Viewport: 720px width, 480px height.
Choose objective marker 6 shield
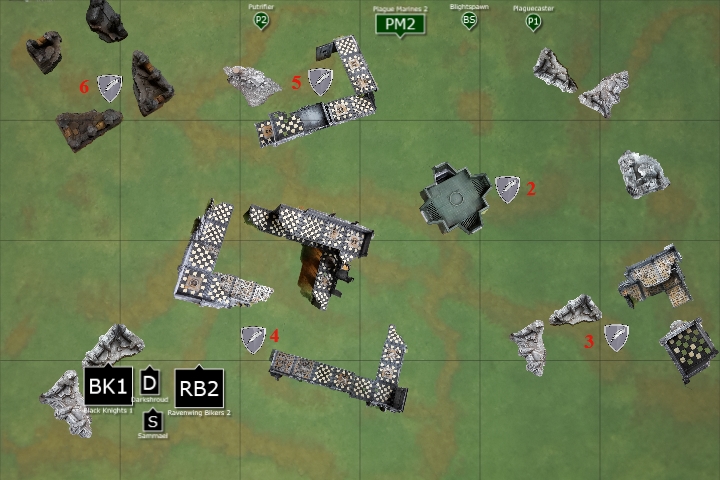(x=108, y=88)
